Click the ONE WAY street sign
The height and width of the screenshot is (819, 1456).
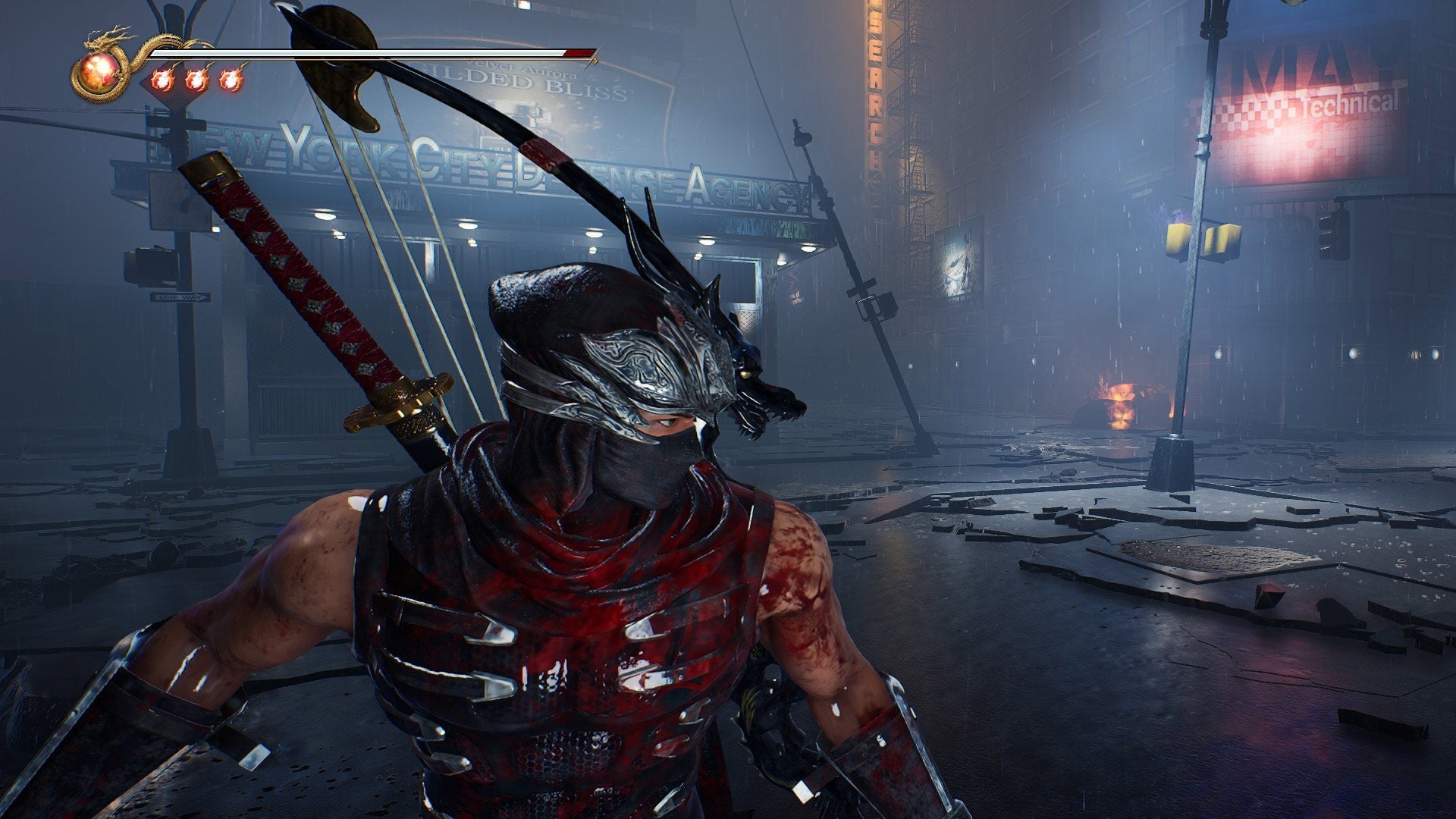click(180, 297)
